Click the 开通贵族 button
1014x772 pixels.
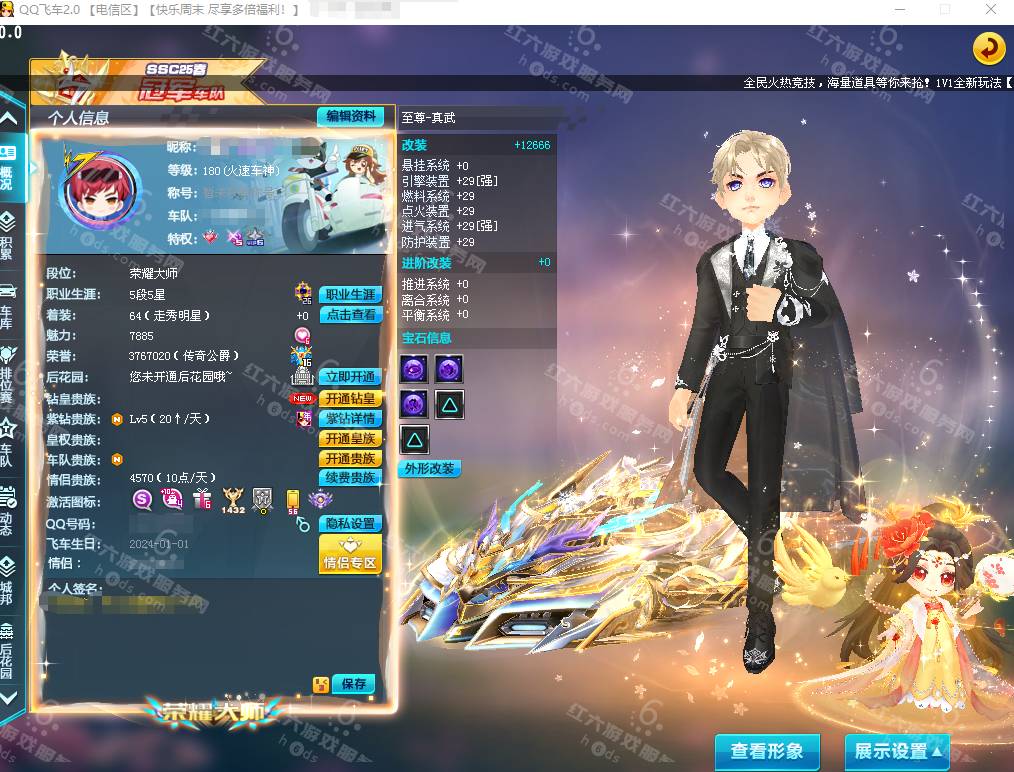pos(350,459)
